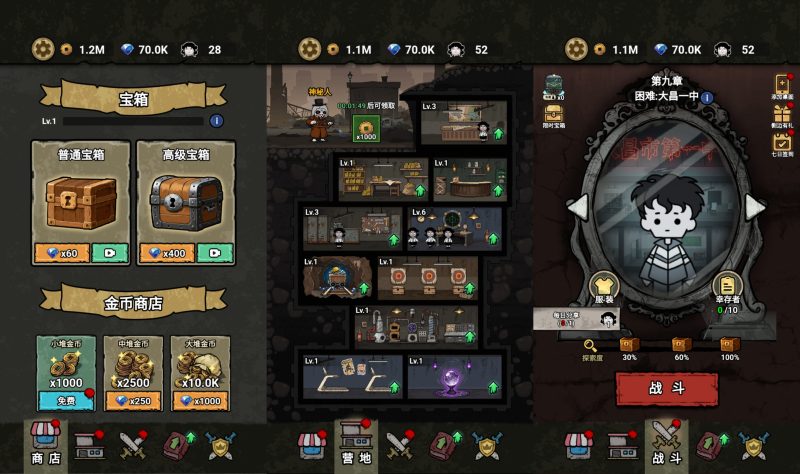The image size is (800, 474).
Task: Select the labeled 商店 shop tab
Action: tap(44, 444)
